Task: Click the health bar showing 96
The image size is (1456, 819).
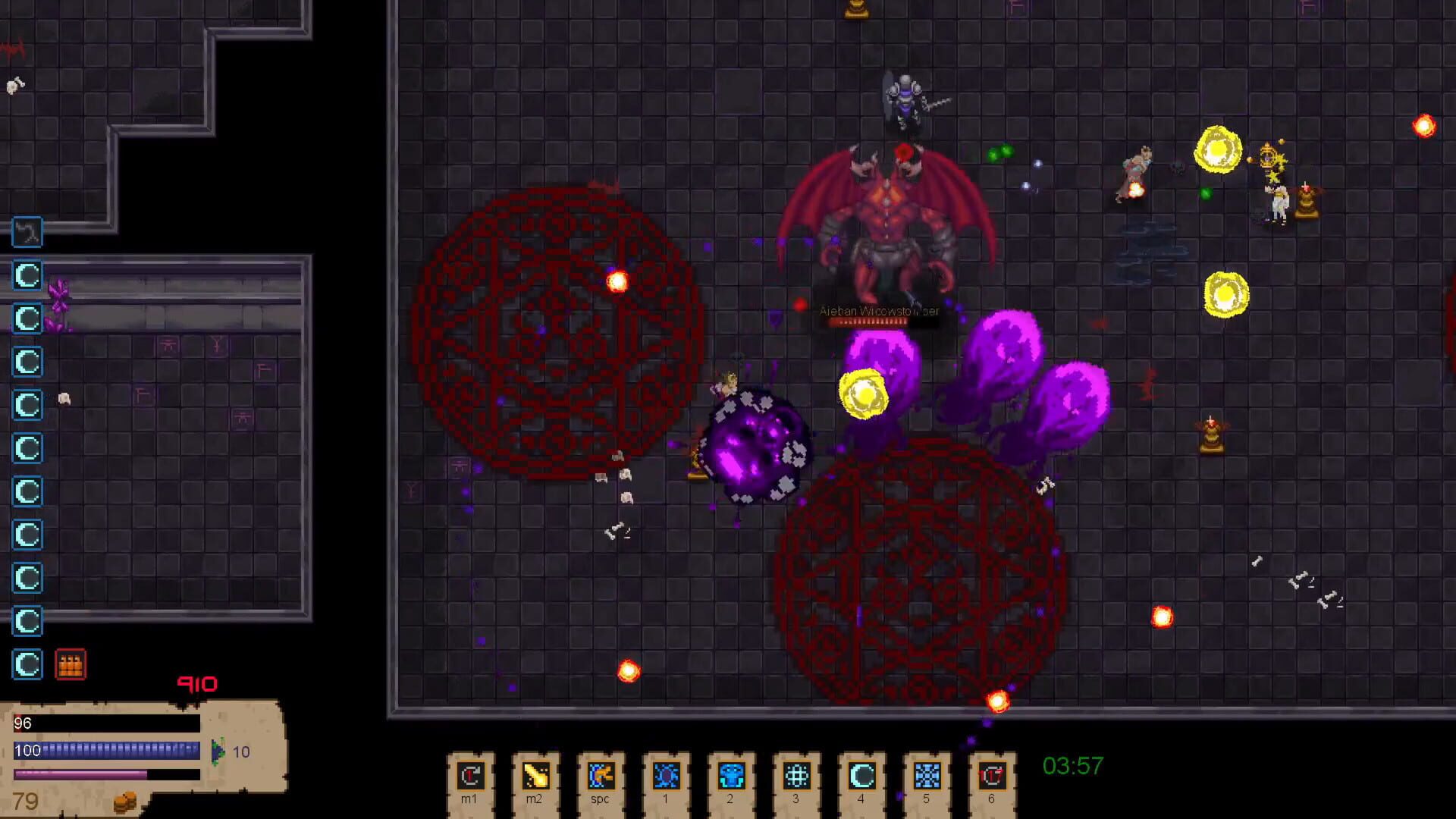Action: click(106, 724)
